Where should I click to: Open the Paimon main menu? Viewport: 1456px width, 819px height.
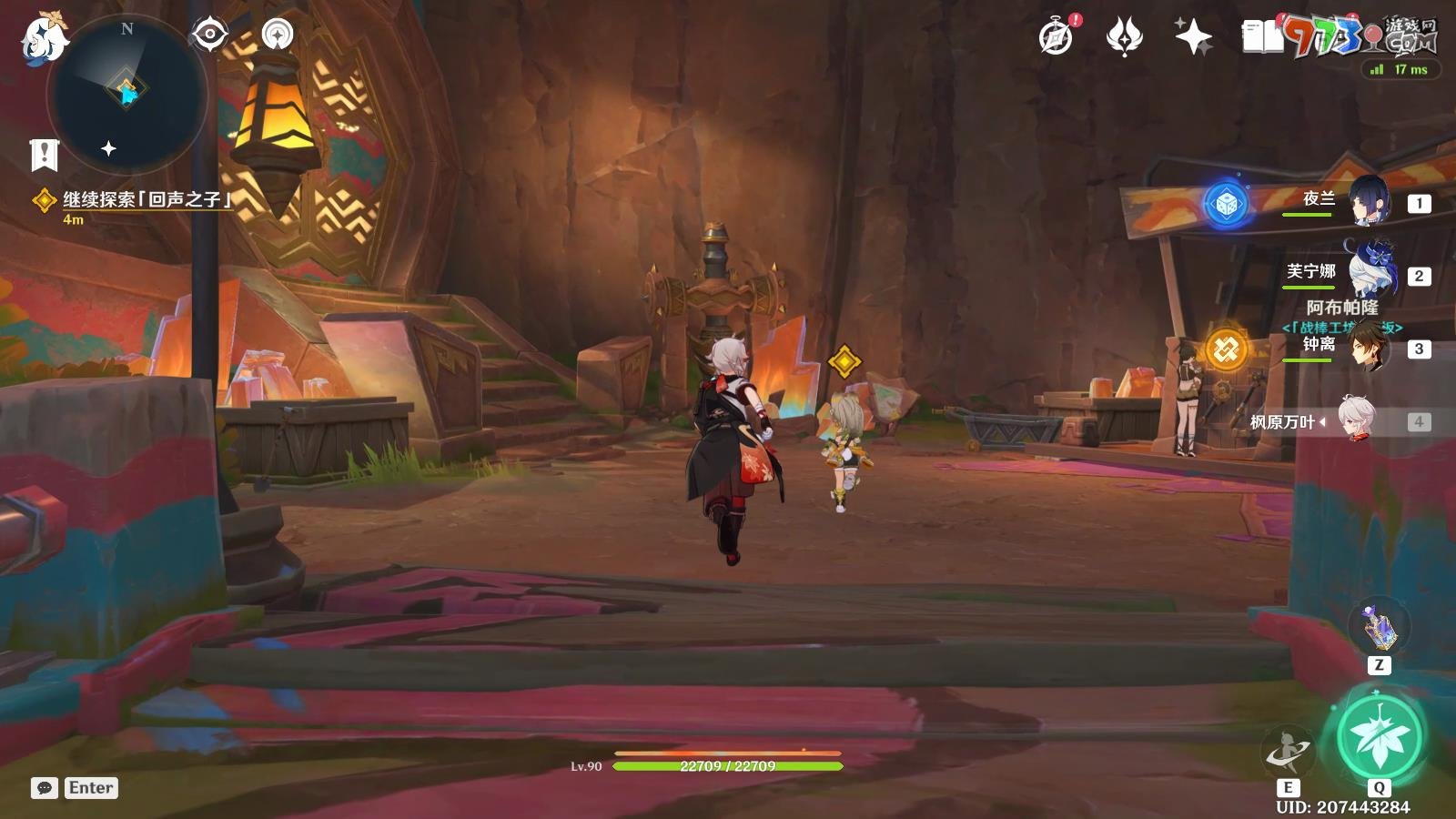pyautogui.click(x=44, y=40)
